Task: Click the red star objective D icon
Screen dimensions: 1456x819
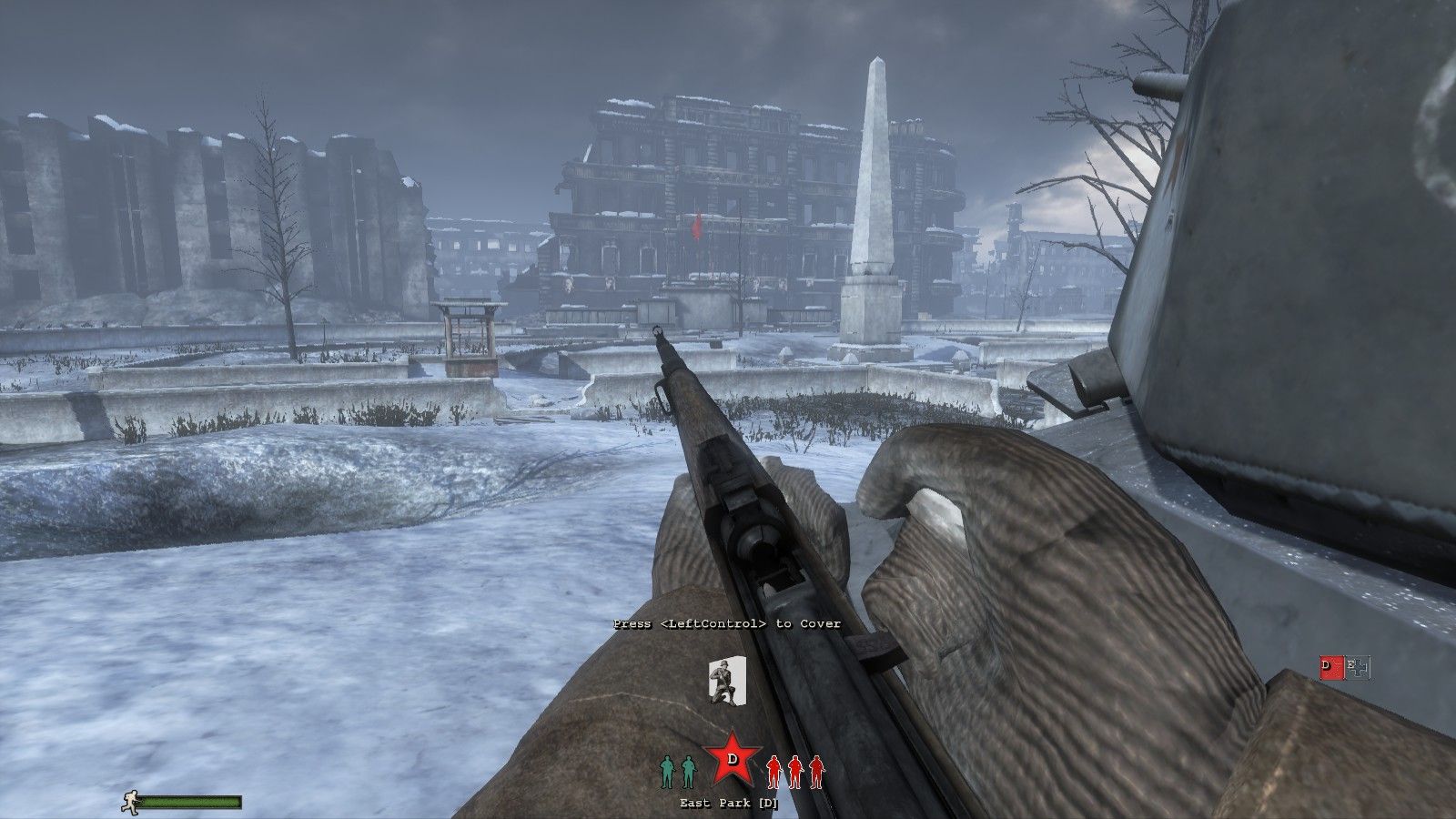Action: pos(732,758)
